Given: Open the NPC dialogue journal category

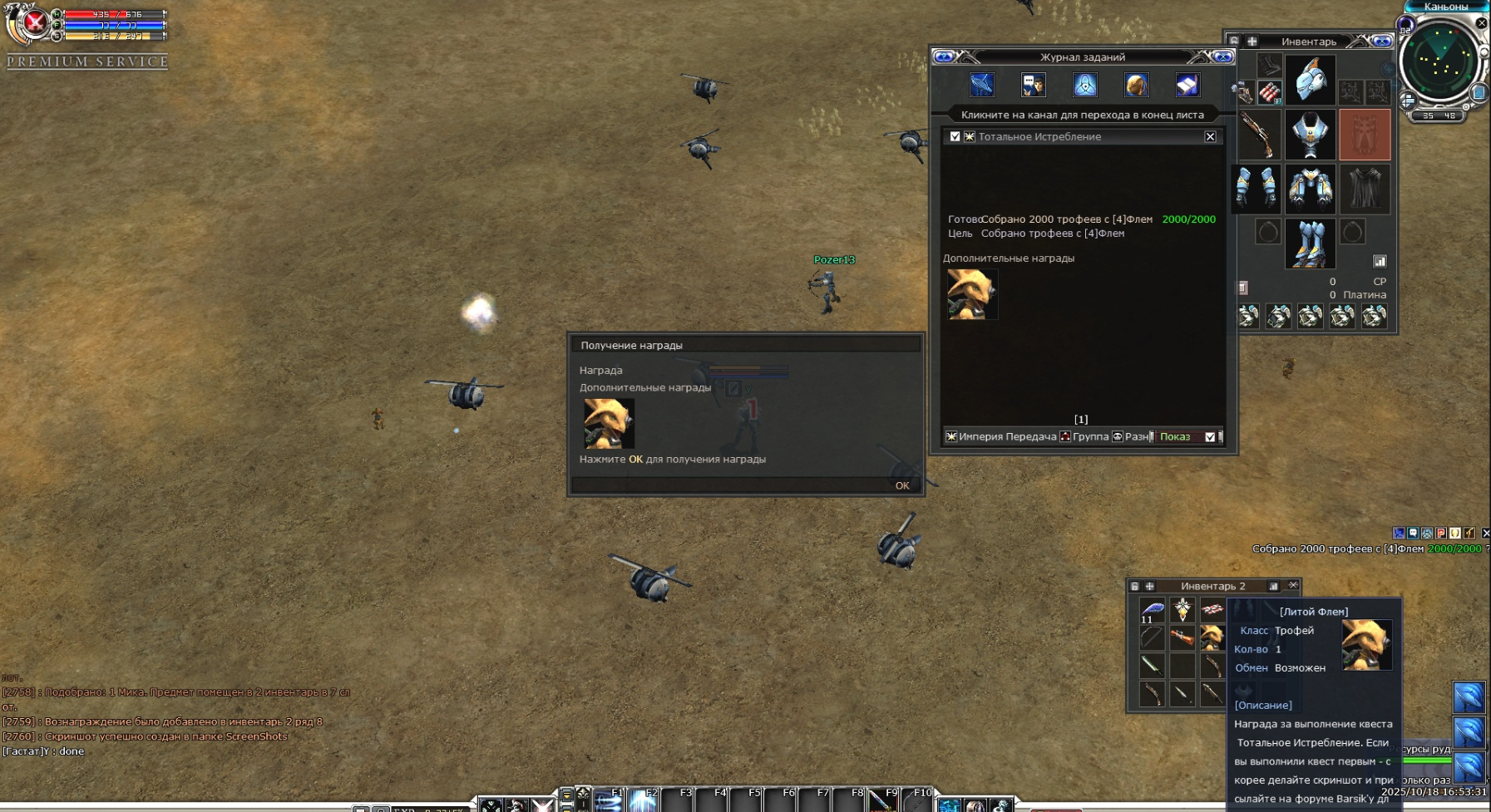Looking at the screenshot, I should point(1034,85).
